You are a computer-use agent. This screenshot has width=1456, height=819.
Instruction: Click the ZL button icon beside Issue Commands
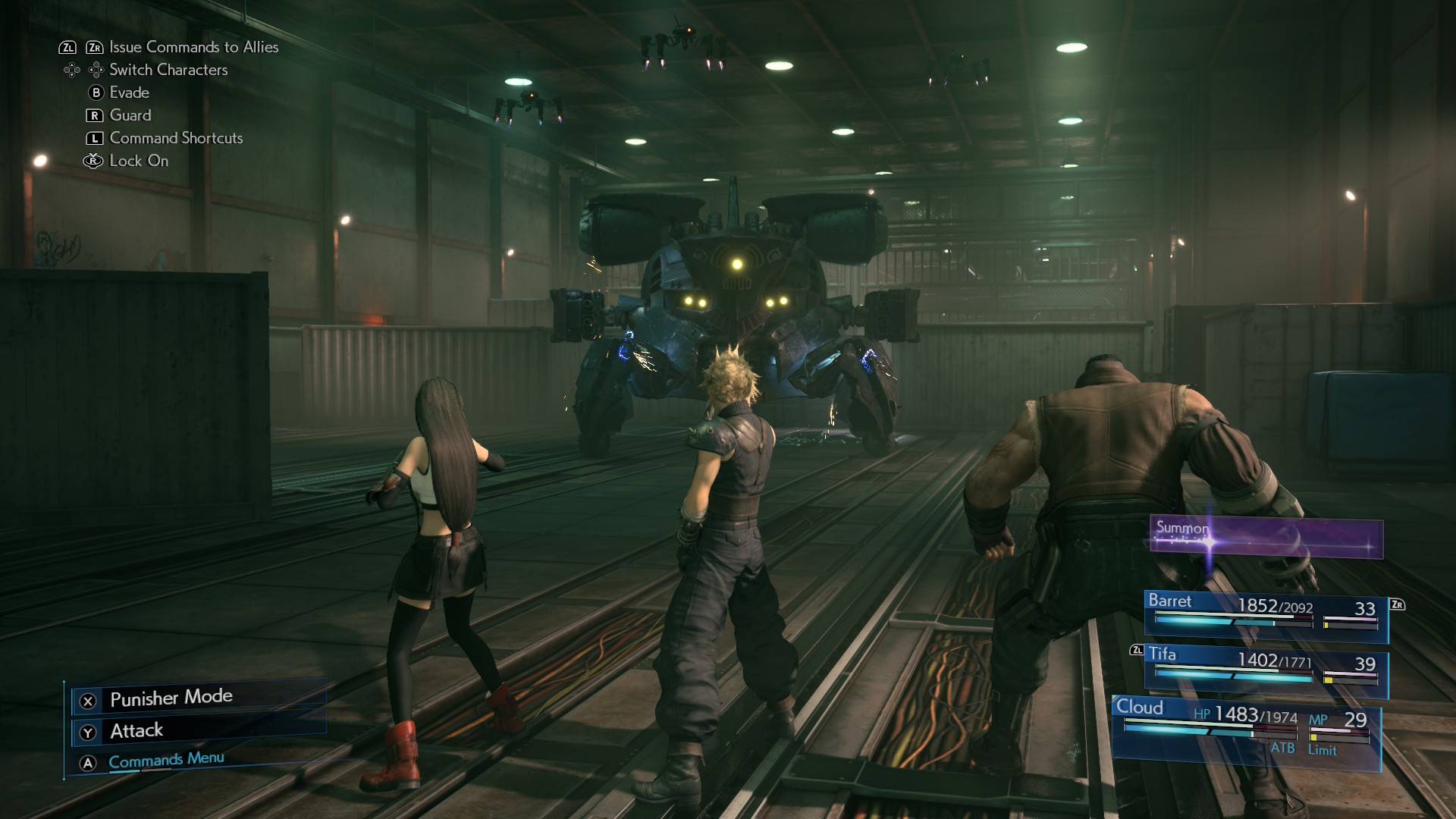pyautogui.click(x=69, y=47)
